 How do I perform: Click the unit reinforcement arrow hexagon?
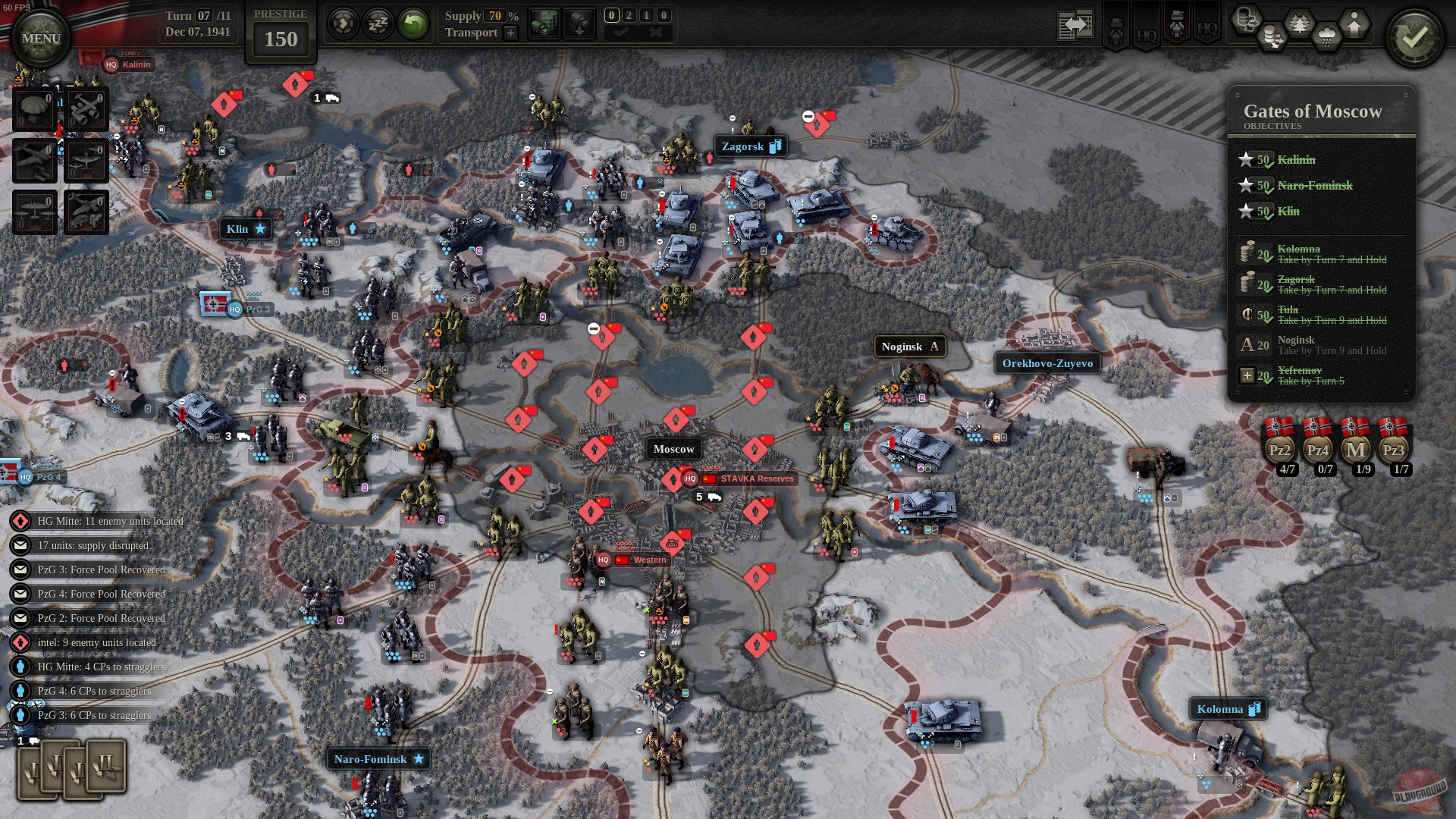[1354, 24]
